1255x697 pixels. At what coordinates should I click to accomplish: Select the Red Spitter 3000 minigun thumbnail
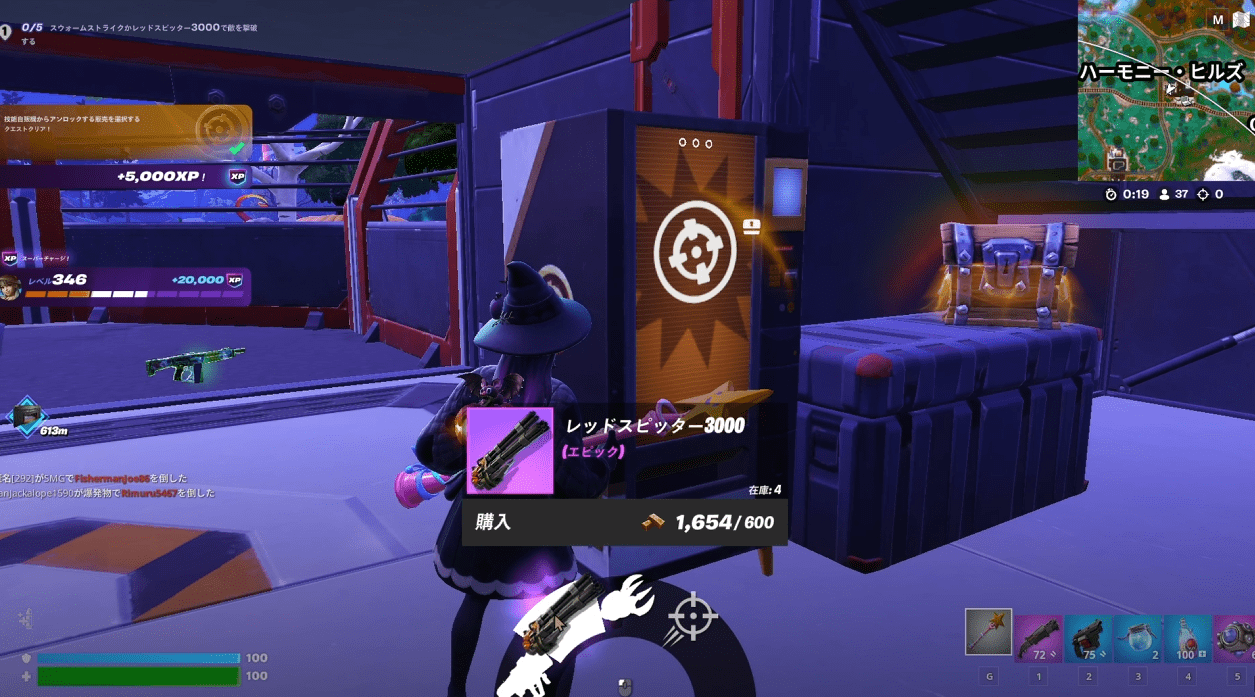point(510,450)
